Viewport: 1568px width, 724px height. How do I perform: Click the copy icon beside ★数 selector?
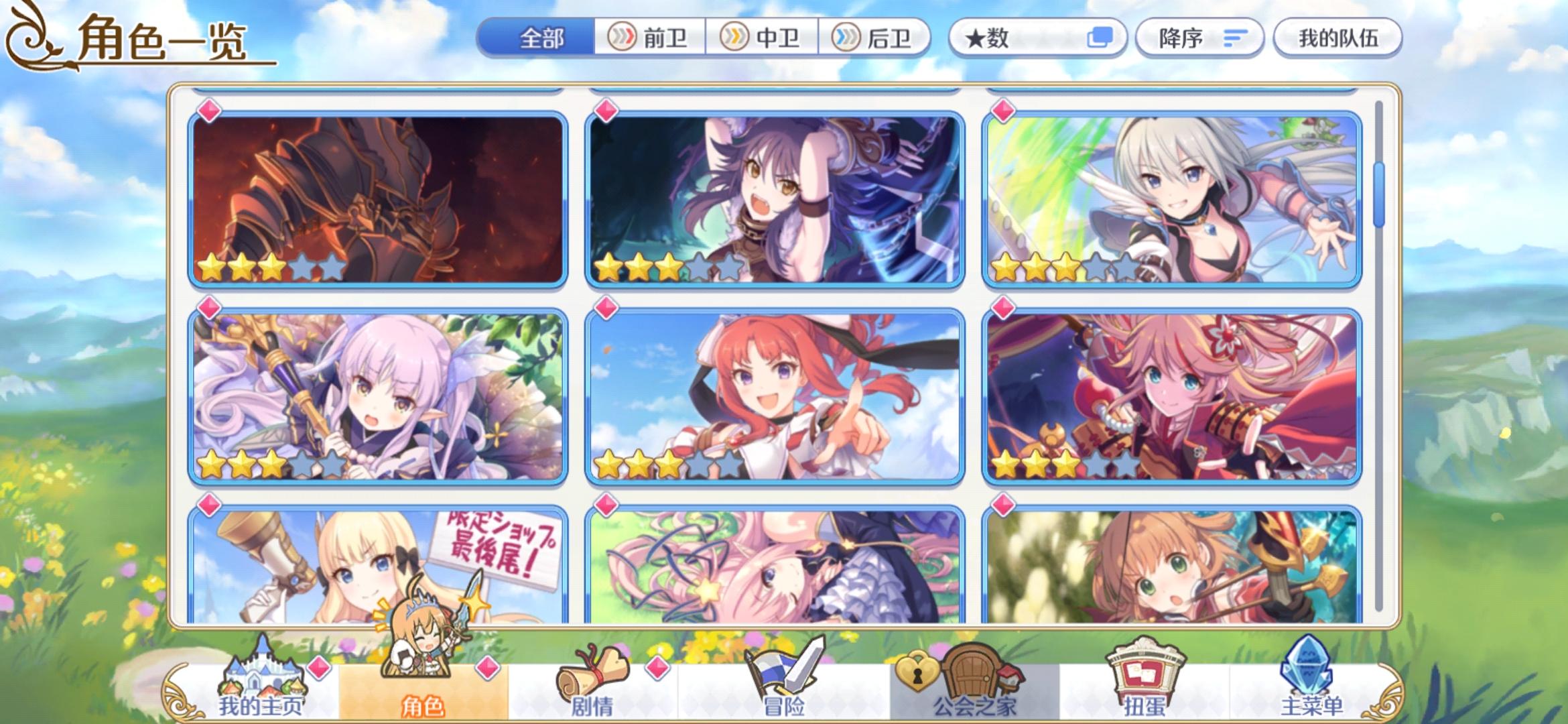pos(1100,38)
